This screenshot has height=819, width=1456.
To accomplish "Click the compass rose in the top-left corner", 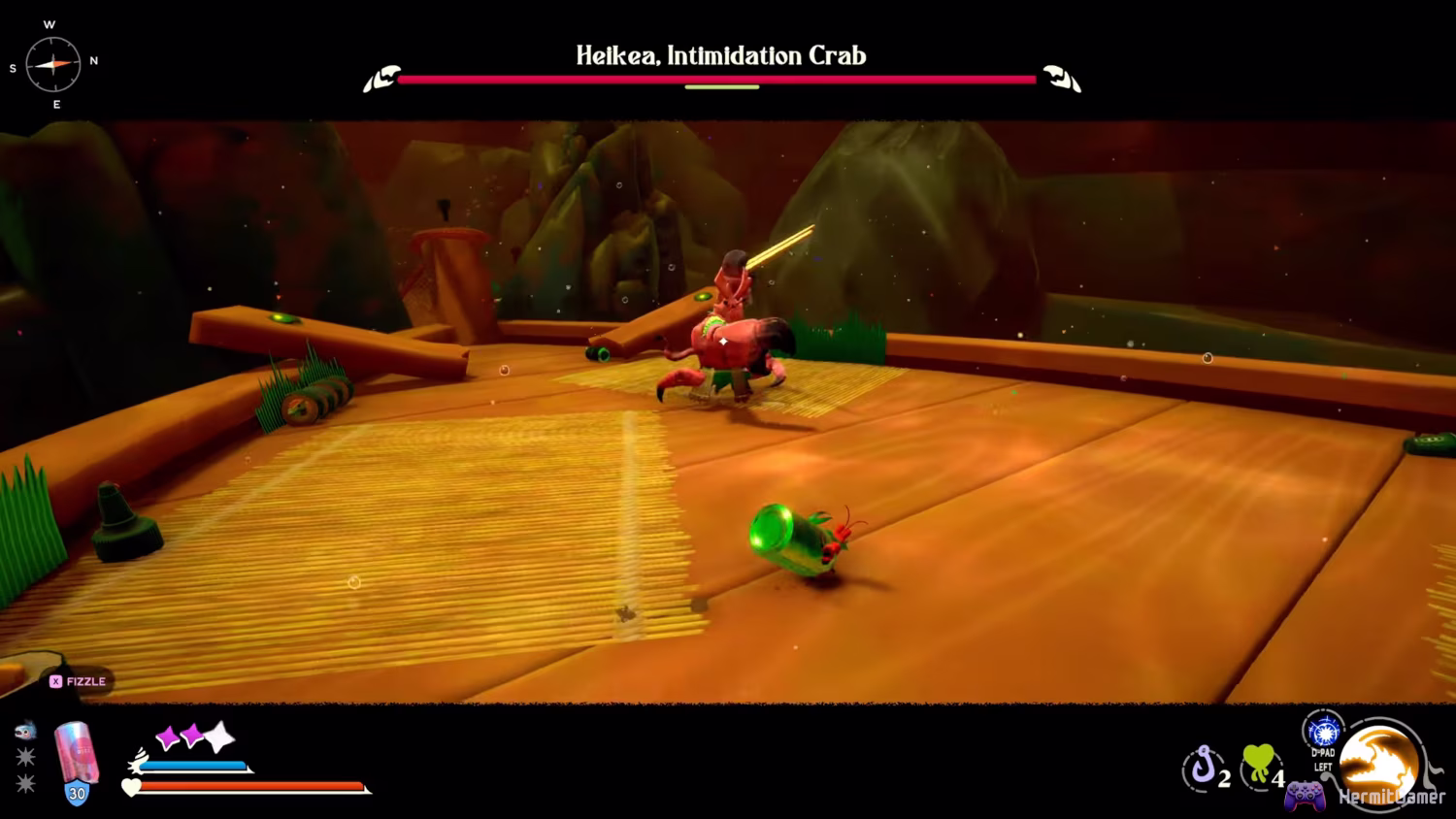I will click(53, 62).
